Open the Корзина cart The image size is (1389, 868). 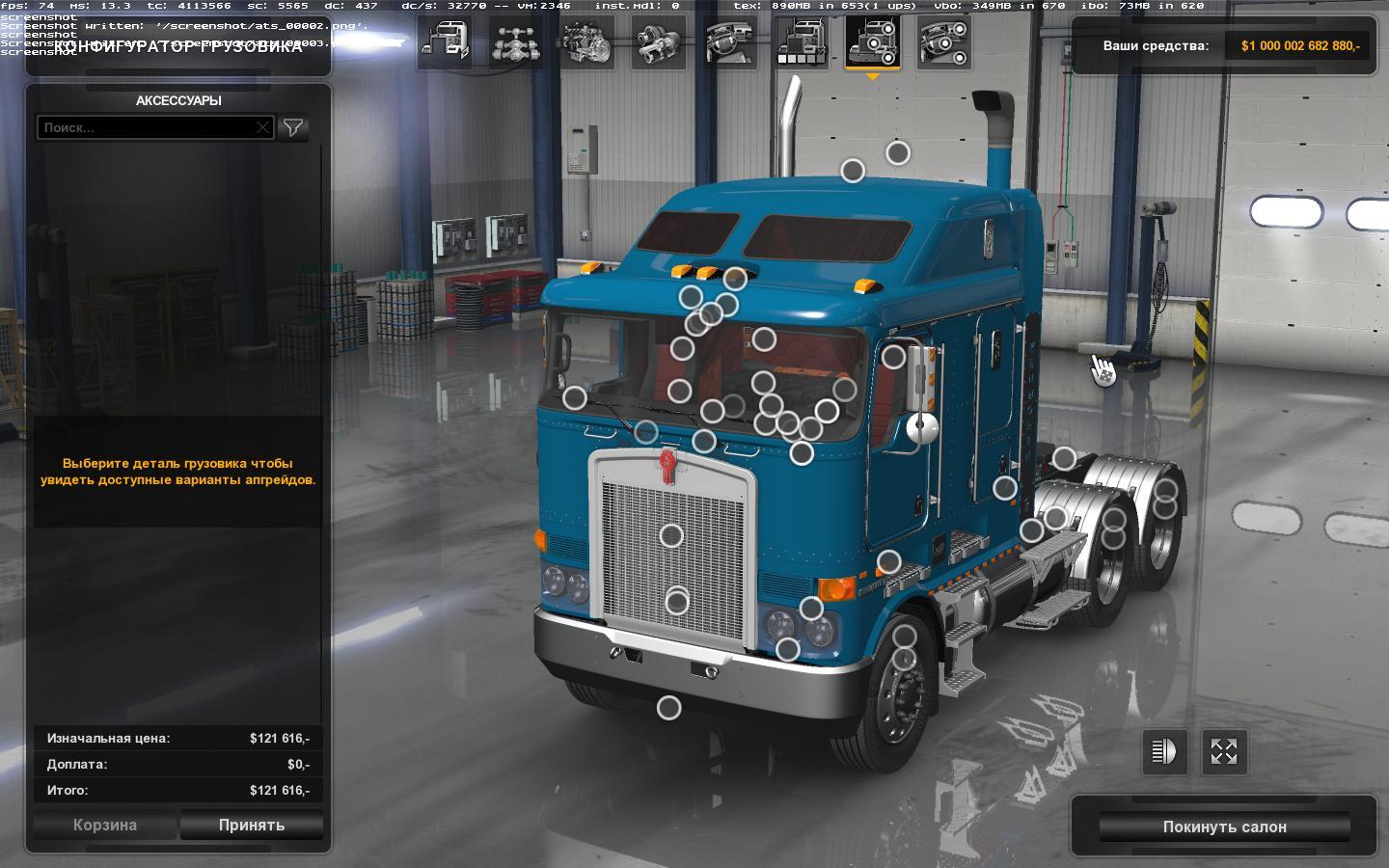[105, 826]
